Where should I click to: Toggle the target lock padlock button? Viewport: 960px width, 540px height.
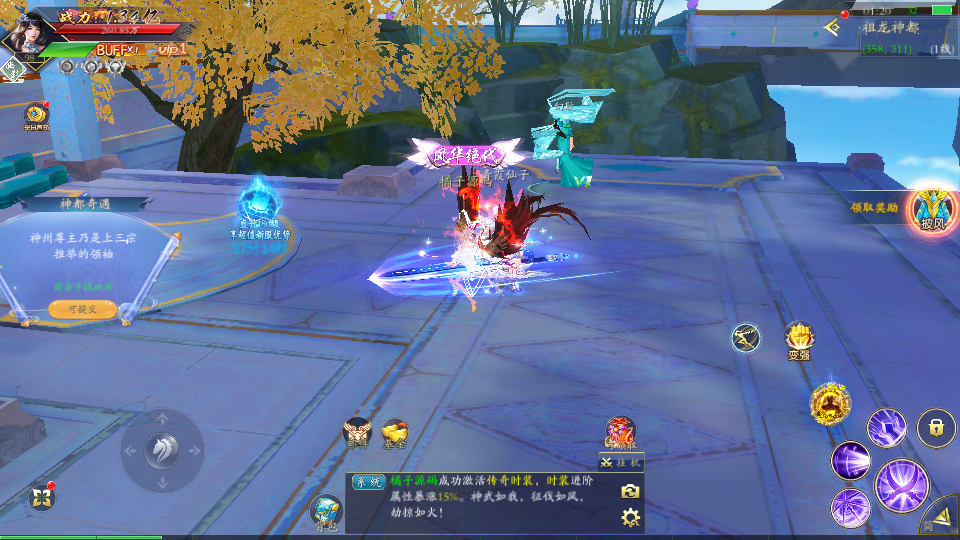click(936, 428)
